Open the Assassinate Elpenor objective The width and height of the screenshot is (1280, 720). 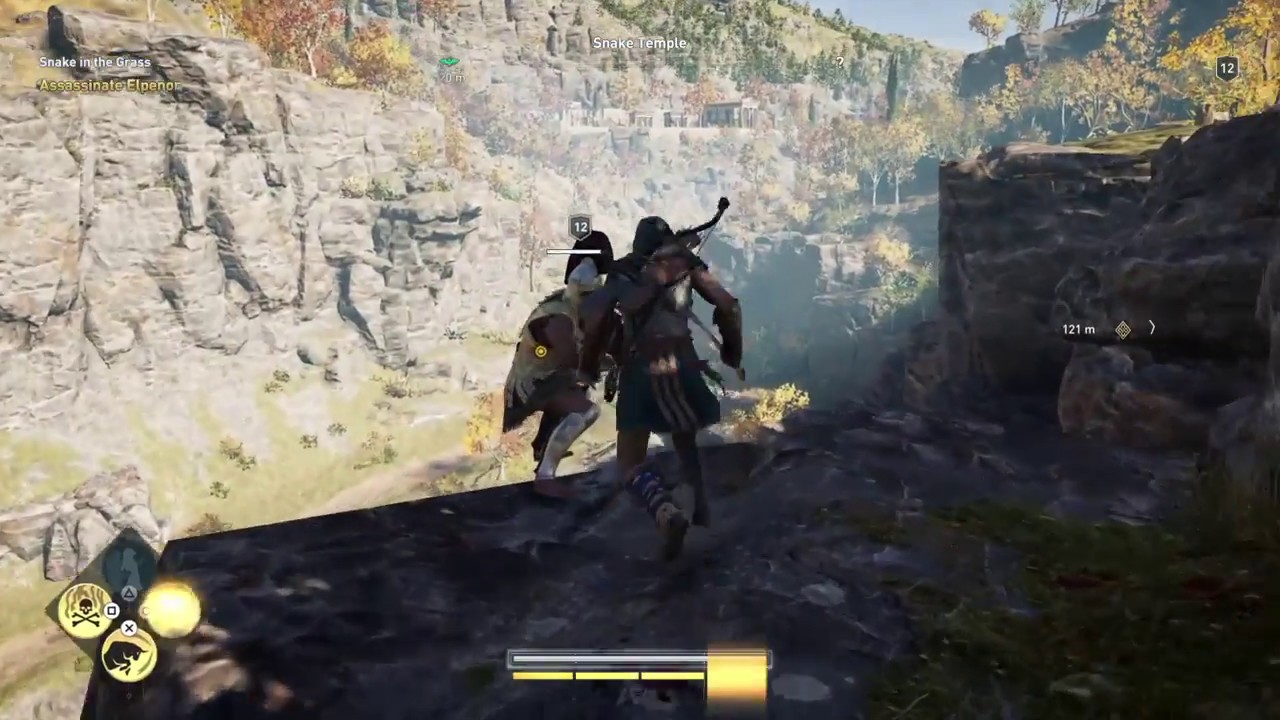point(109,86)
